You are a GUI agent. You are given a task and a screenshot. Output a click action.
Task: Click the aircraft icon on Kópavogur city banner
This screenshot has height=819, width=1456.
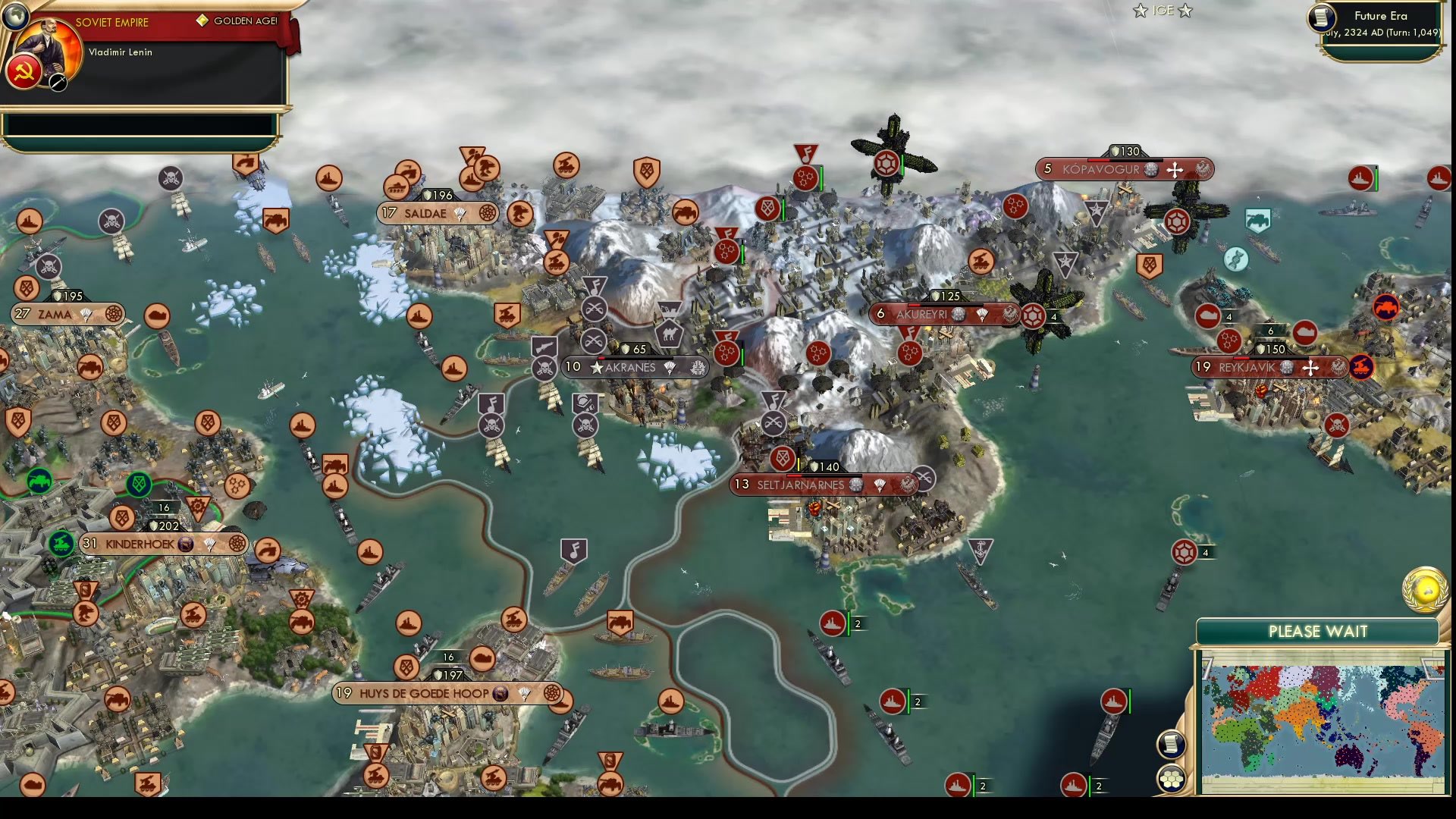pyautogui.click(x=1173, y=170)
